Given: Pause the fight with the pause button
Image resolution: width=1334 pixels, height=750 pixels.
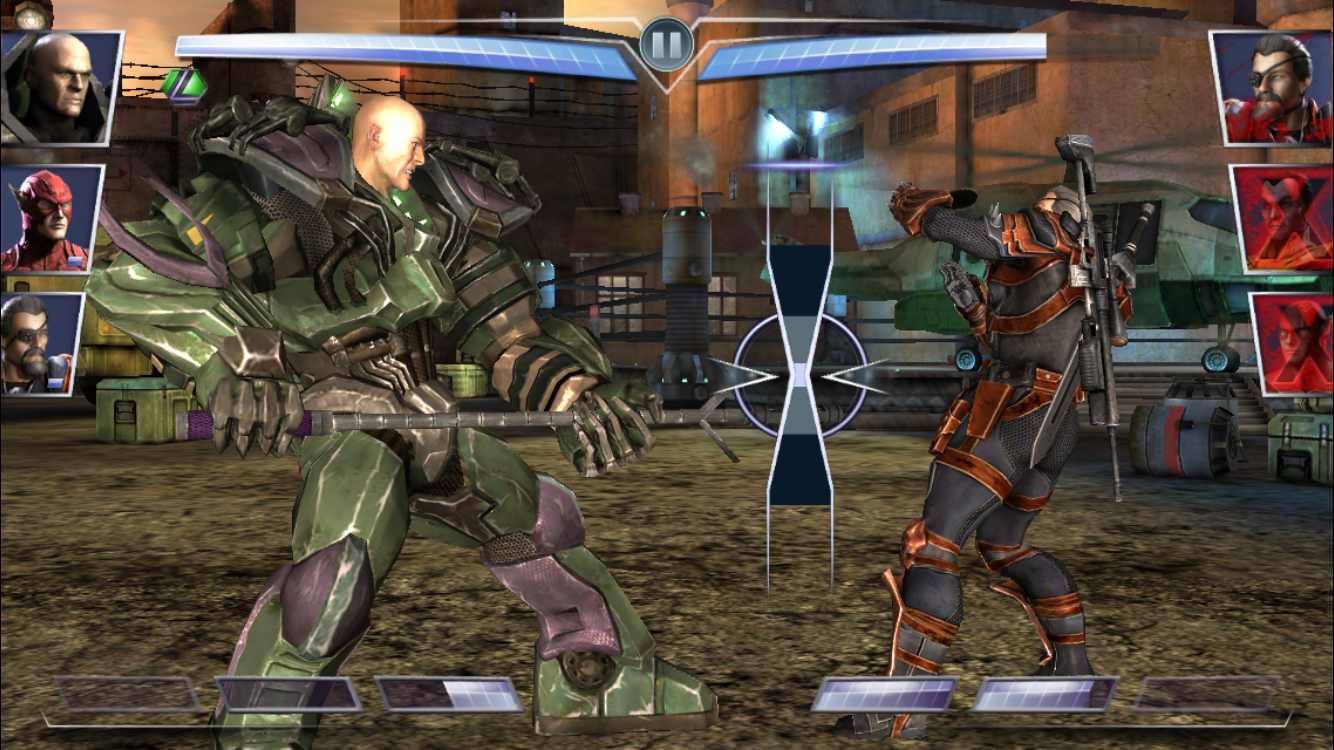Looking at the screenshot, I should [666, 44].
